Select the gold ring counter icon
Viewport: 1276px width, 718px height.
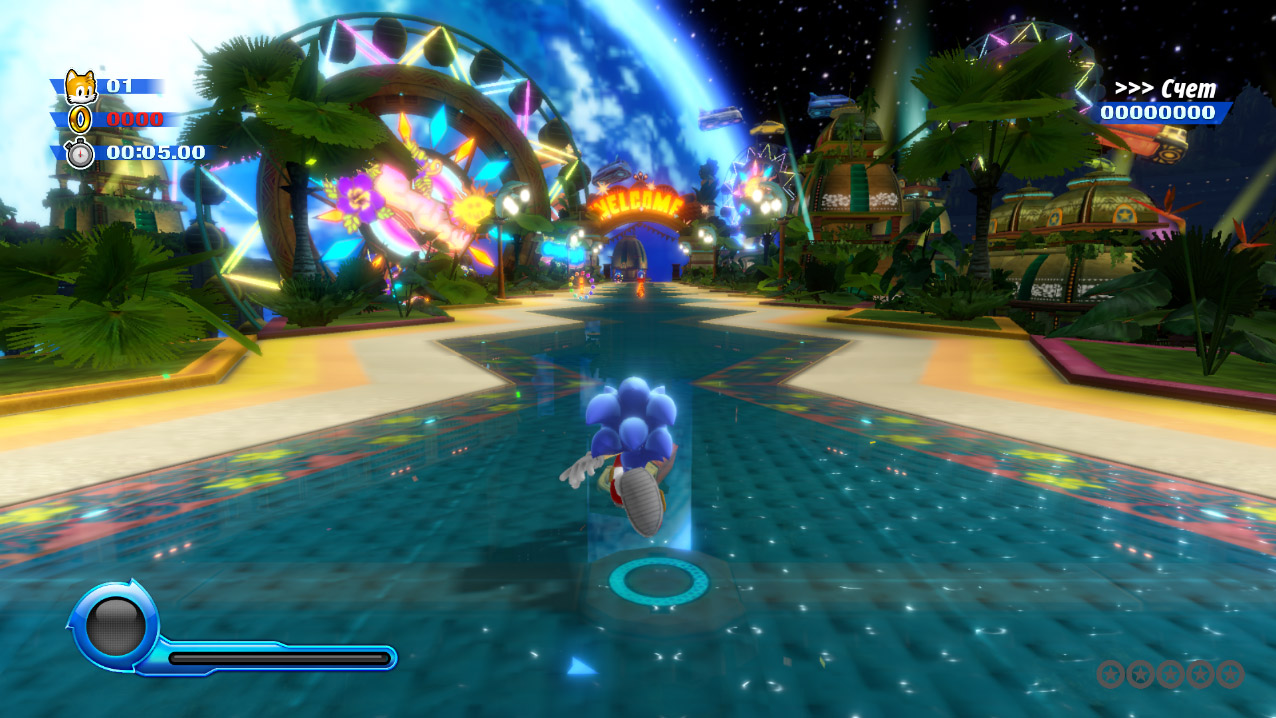(x=80, y=120)
